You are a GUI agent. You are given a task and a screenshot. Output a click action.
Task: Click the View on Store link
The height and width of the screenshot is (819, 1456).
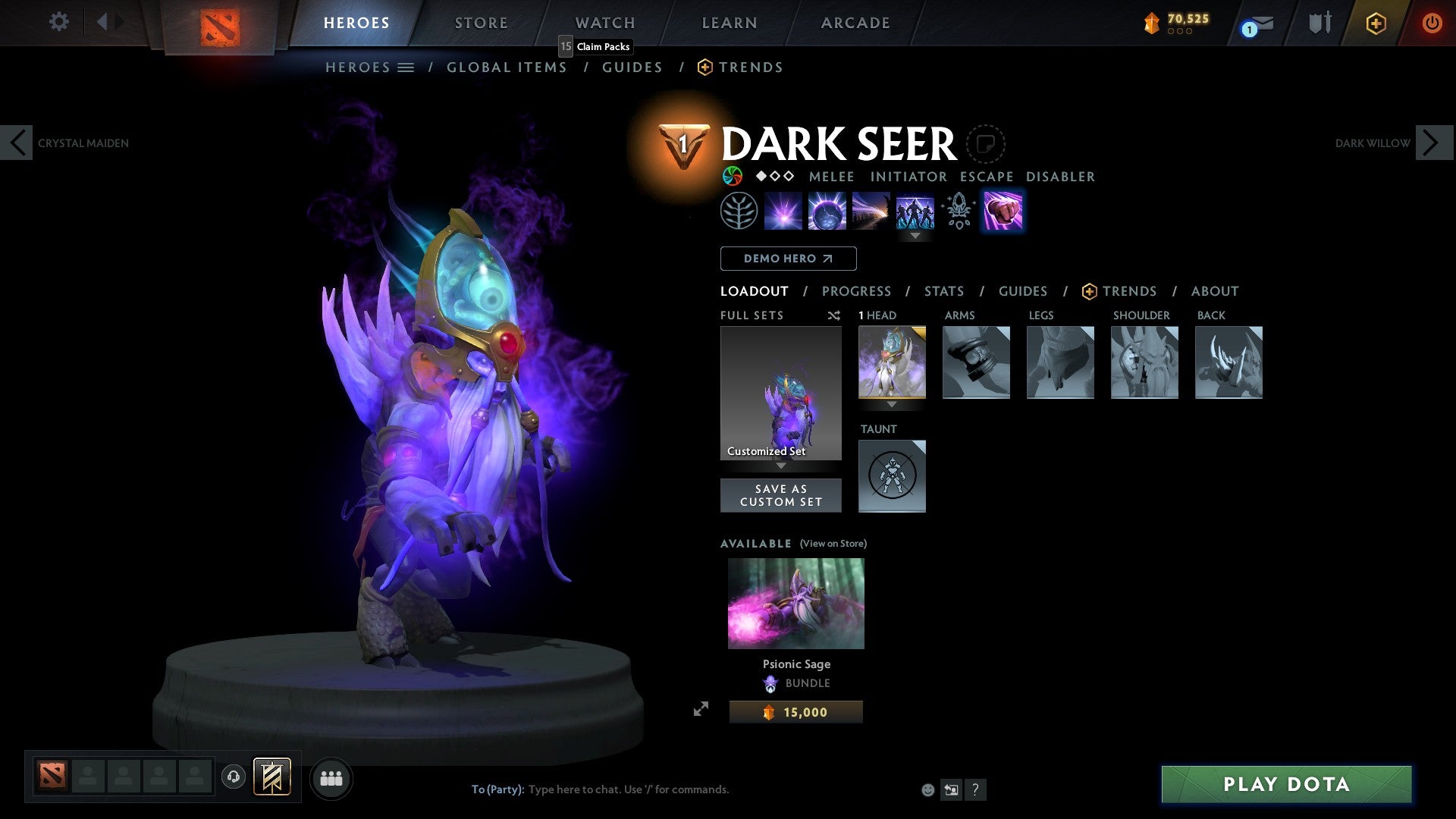click(x=833, y=544)
